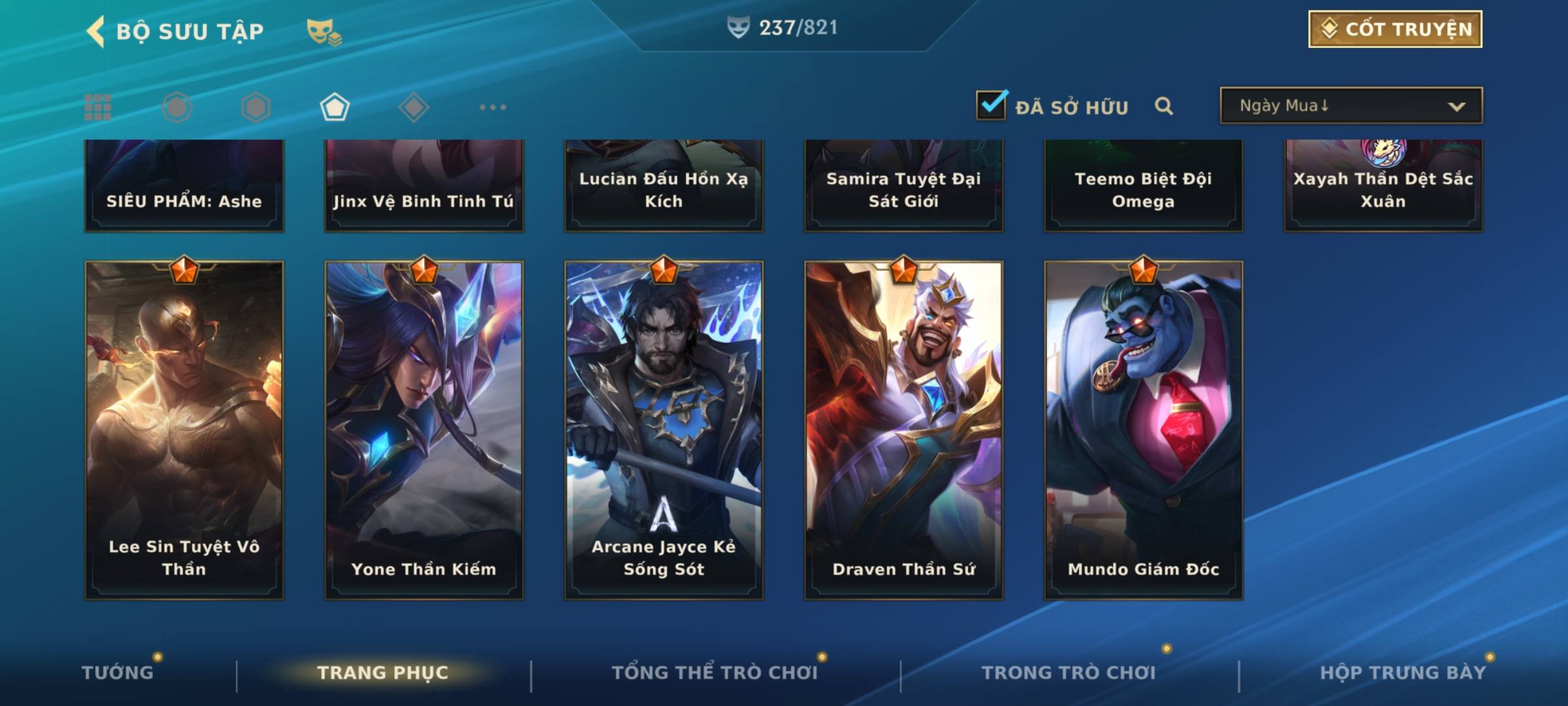The image size is (1568, 706).
Task: Select the pentagon rarity filter
Action: click(x=335, y=107)
